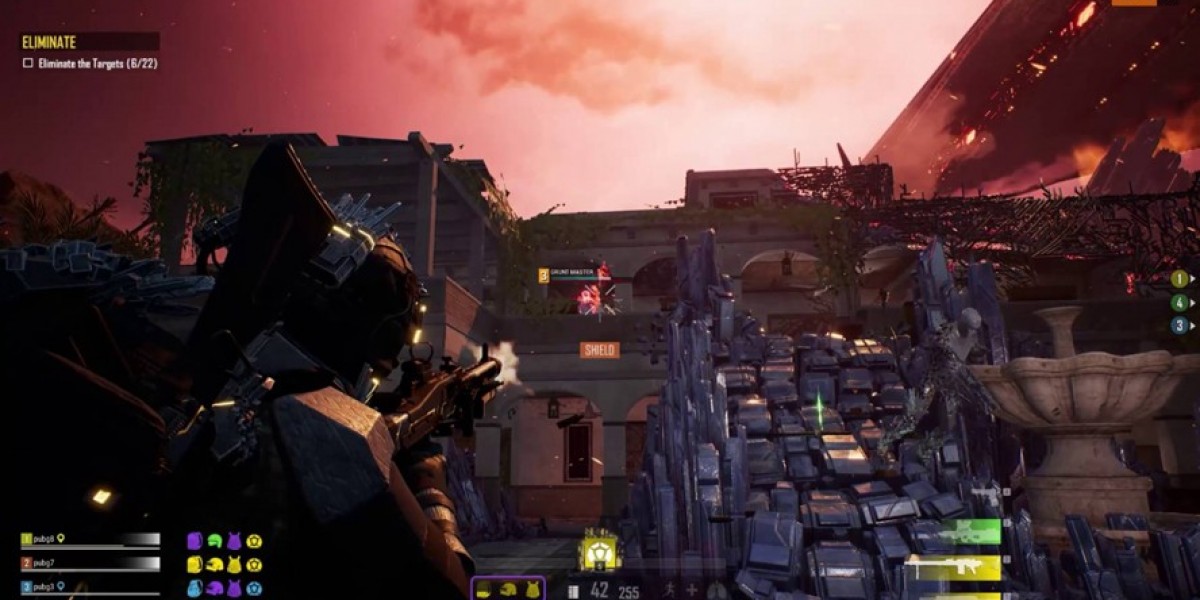This screenshot has width=1200, height=600.
Task: Click the lungs stamina status icon
Action: pos(715,591)
